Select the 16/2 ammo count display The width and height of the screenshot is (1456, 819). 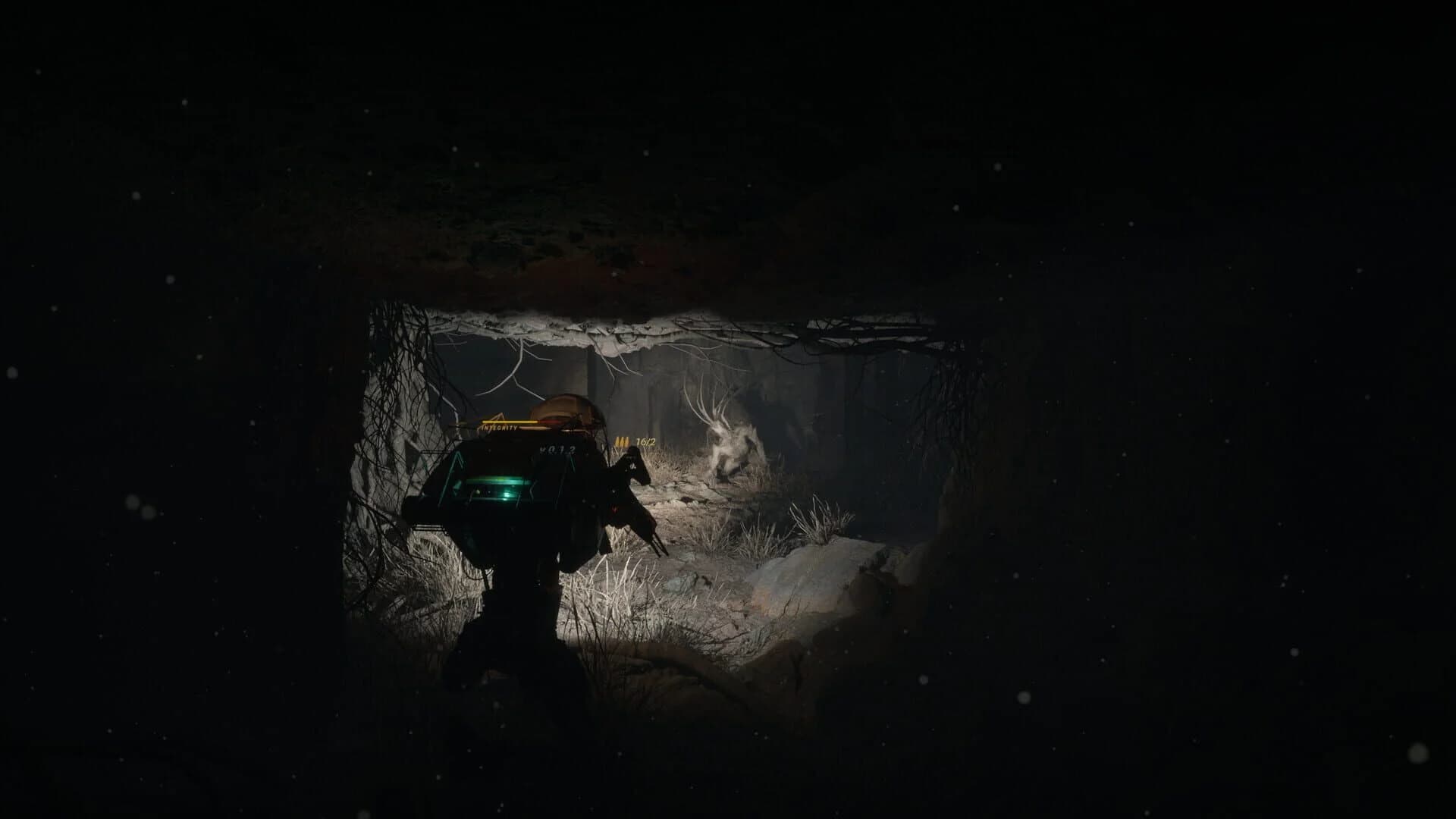[646, 443]
